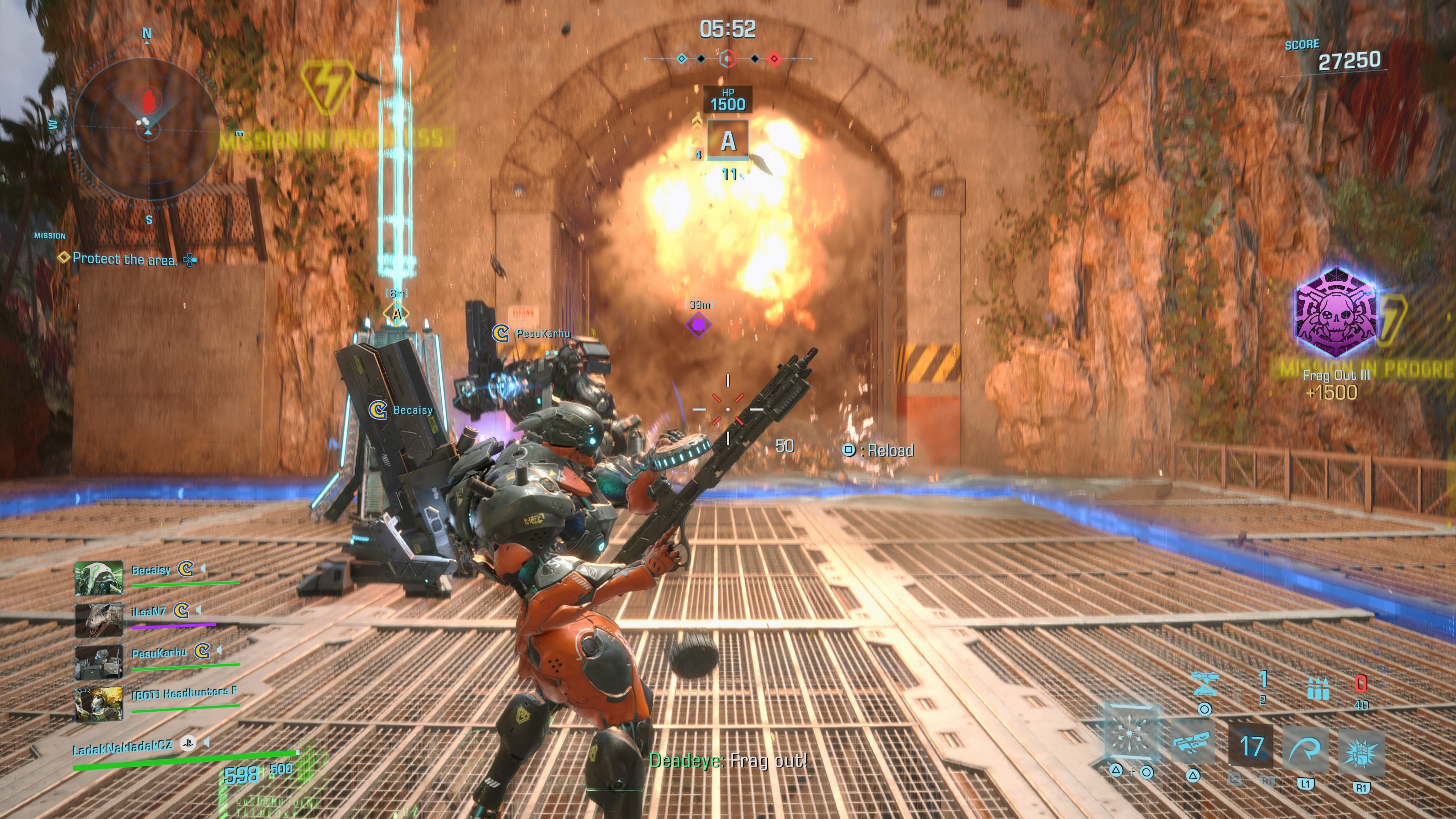Choose iLsaN7's dinosaur portrait in team list
Screen dimensions: 1456x819
(99, 620)
